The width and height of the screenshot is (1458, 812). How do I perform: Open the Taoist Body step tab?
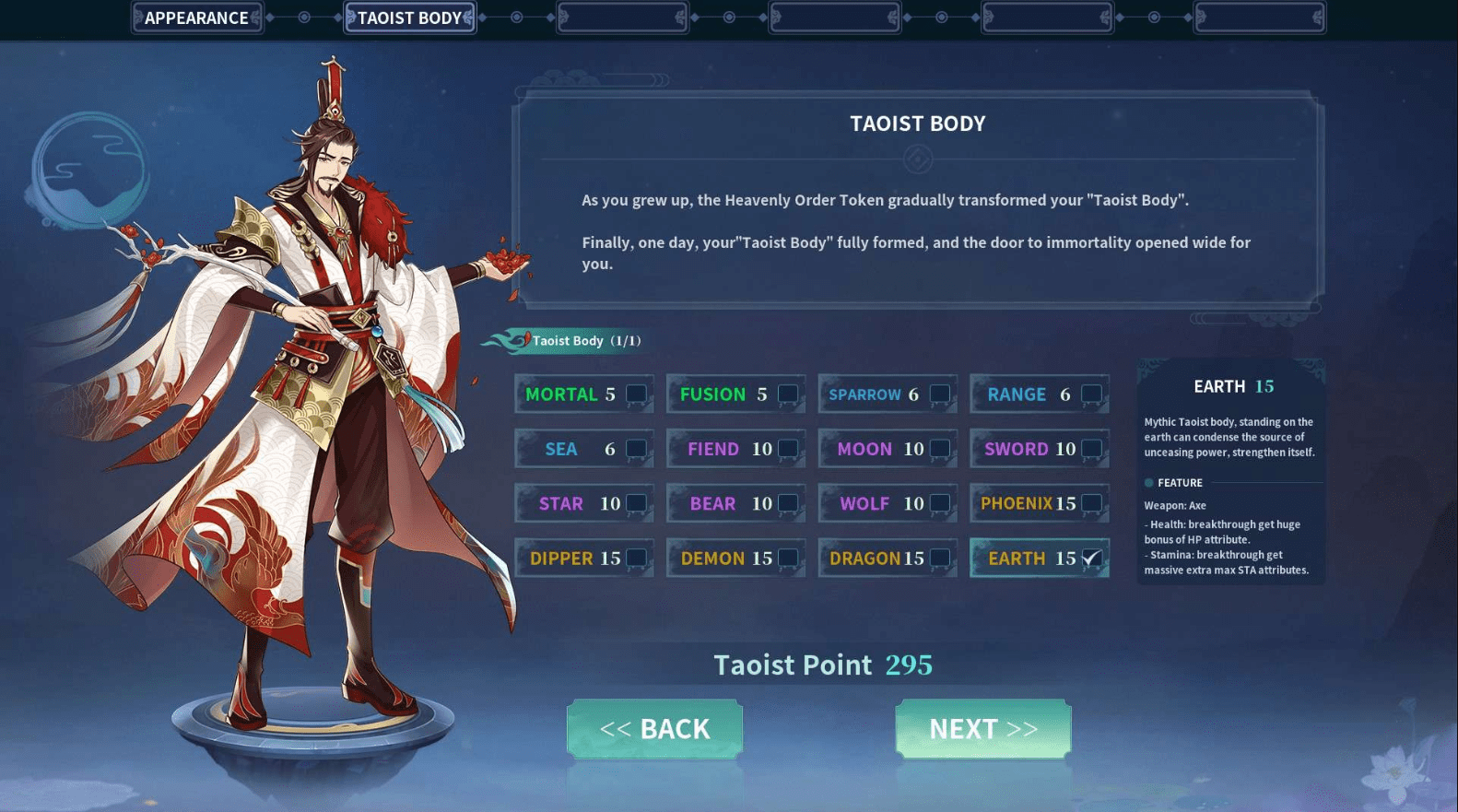tap(410, 18)
